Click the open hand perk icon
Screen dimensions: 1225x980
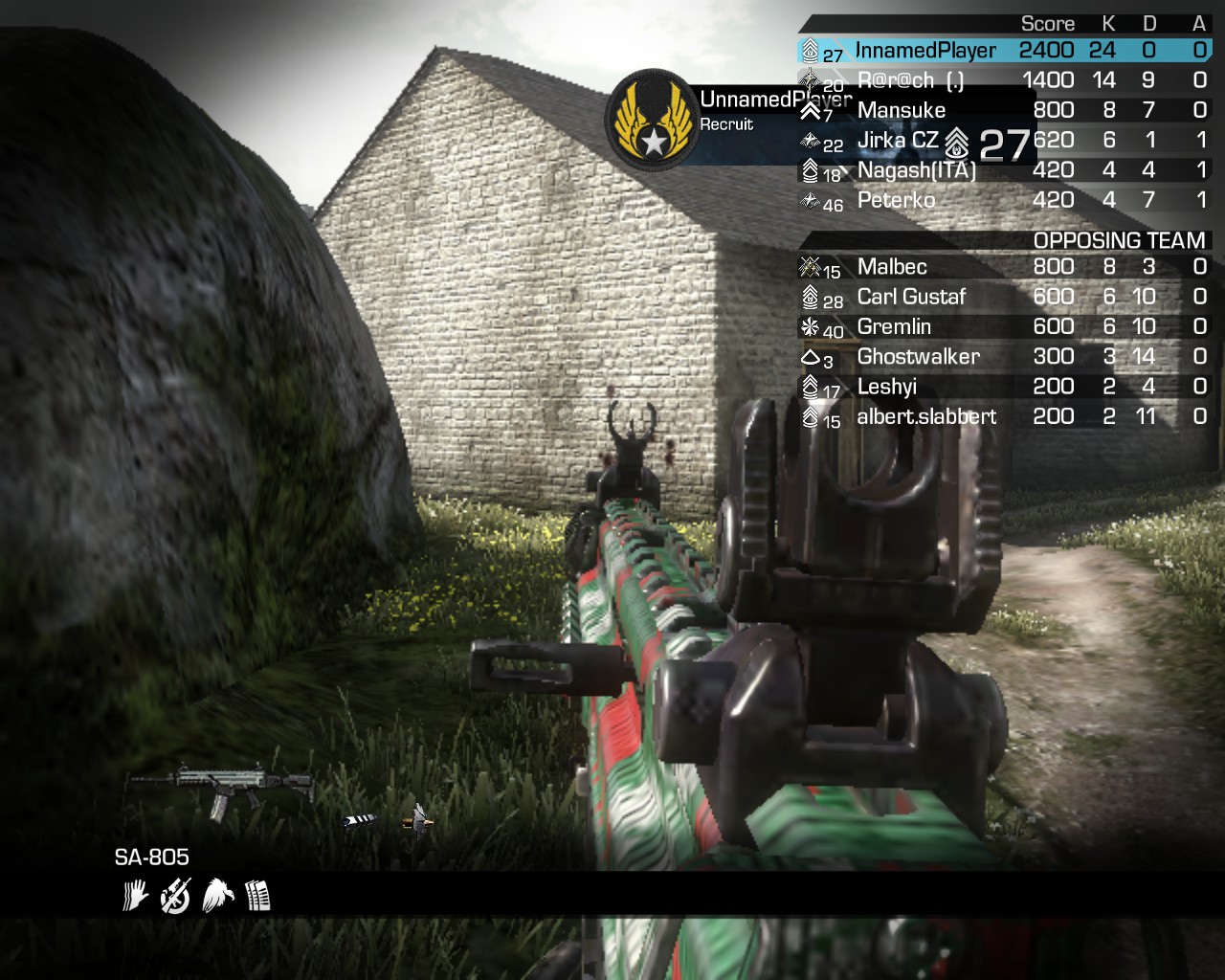135,896
